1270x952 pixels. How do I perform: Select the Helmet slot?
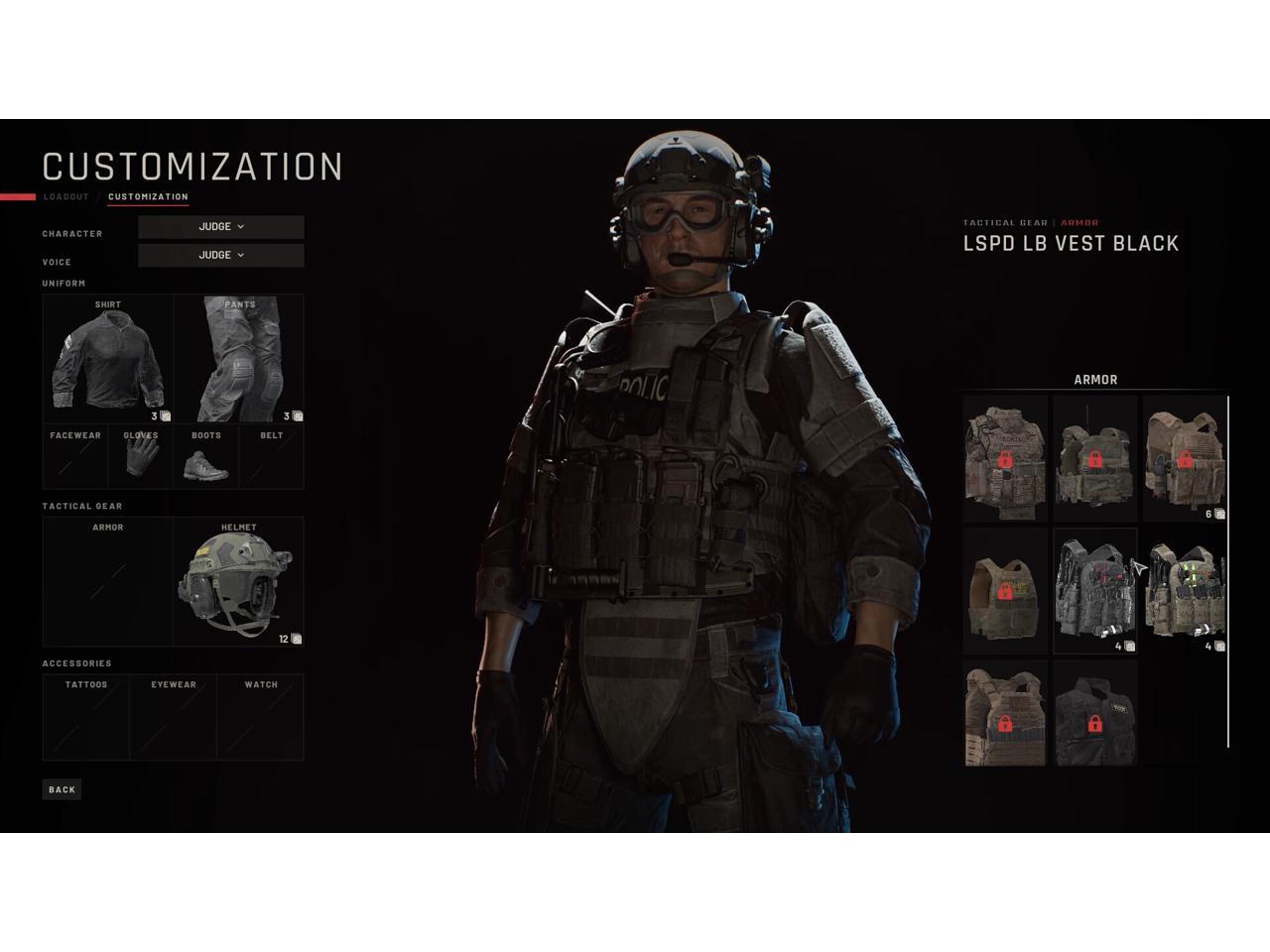click(x=238, y=582)
